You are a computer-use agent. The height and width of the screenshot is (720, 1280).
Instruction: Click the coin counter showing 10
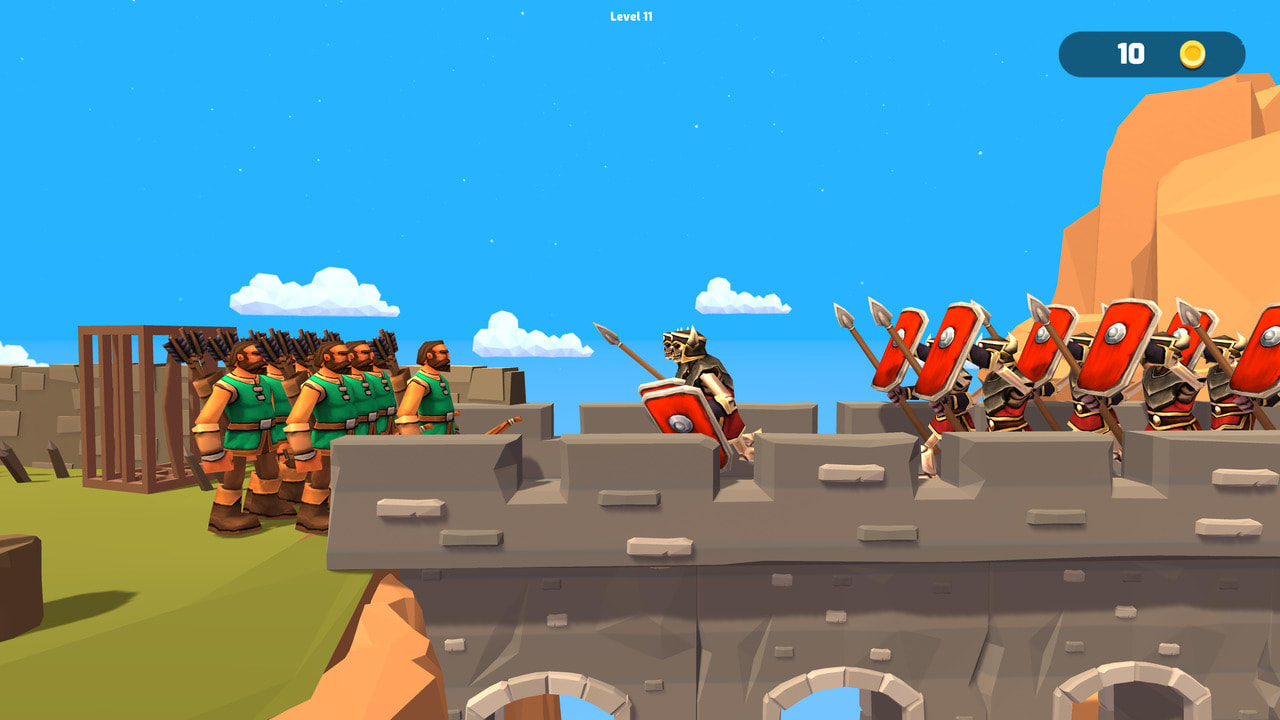tap(1131, 54)
